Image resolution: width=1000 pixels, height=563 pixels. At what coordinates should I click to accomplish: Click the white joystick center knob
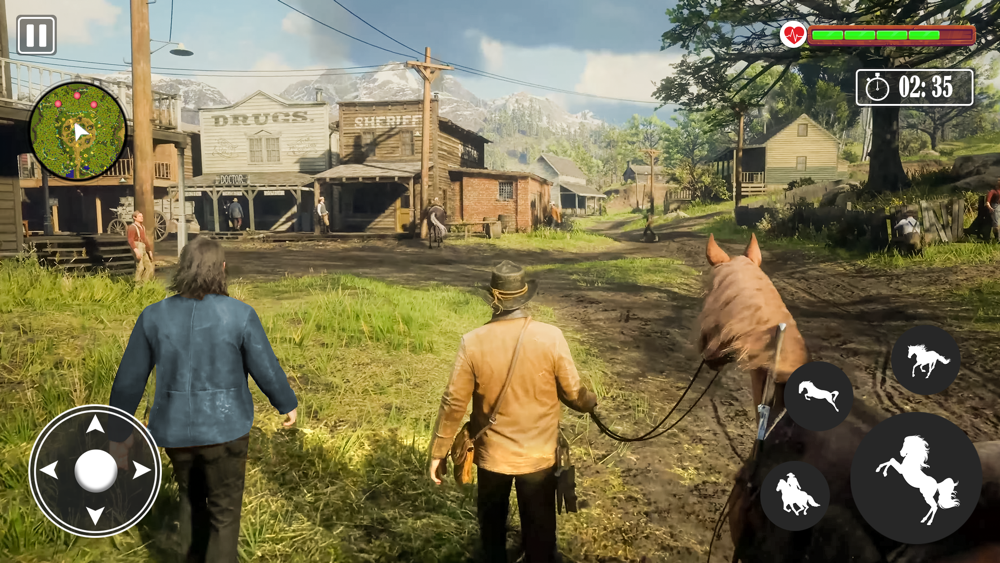pyautogui.click(x=96, y=470)
